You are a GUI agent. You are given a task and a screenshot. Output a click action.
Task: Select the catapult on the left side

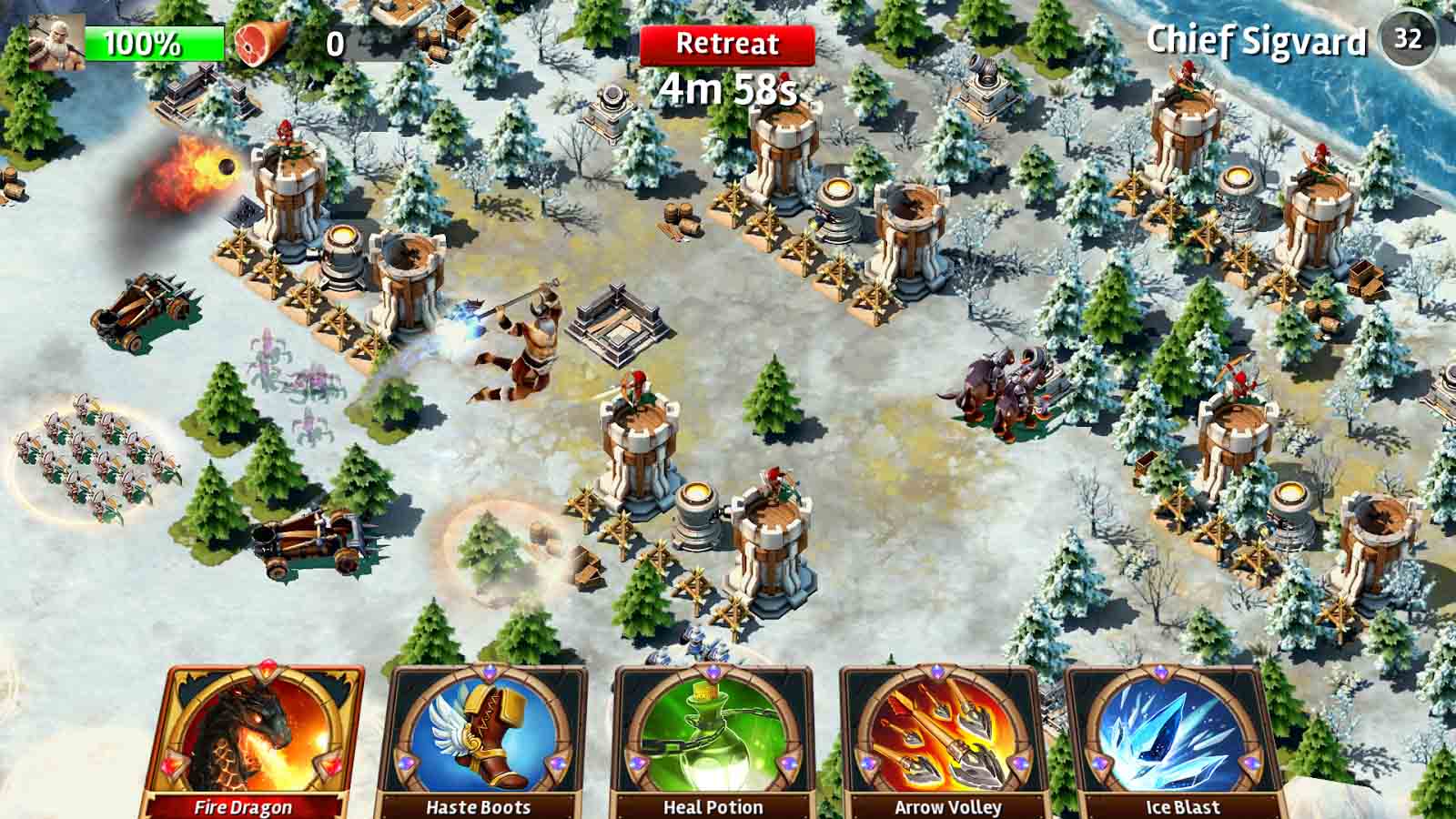click(x=146, y=314)
